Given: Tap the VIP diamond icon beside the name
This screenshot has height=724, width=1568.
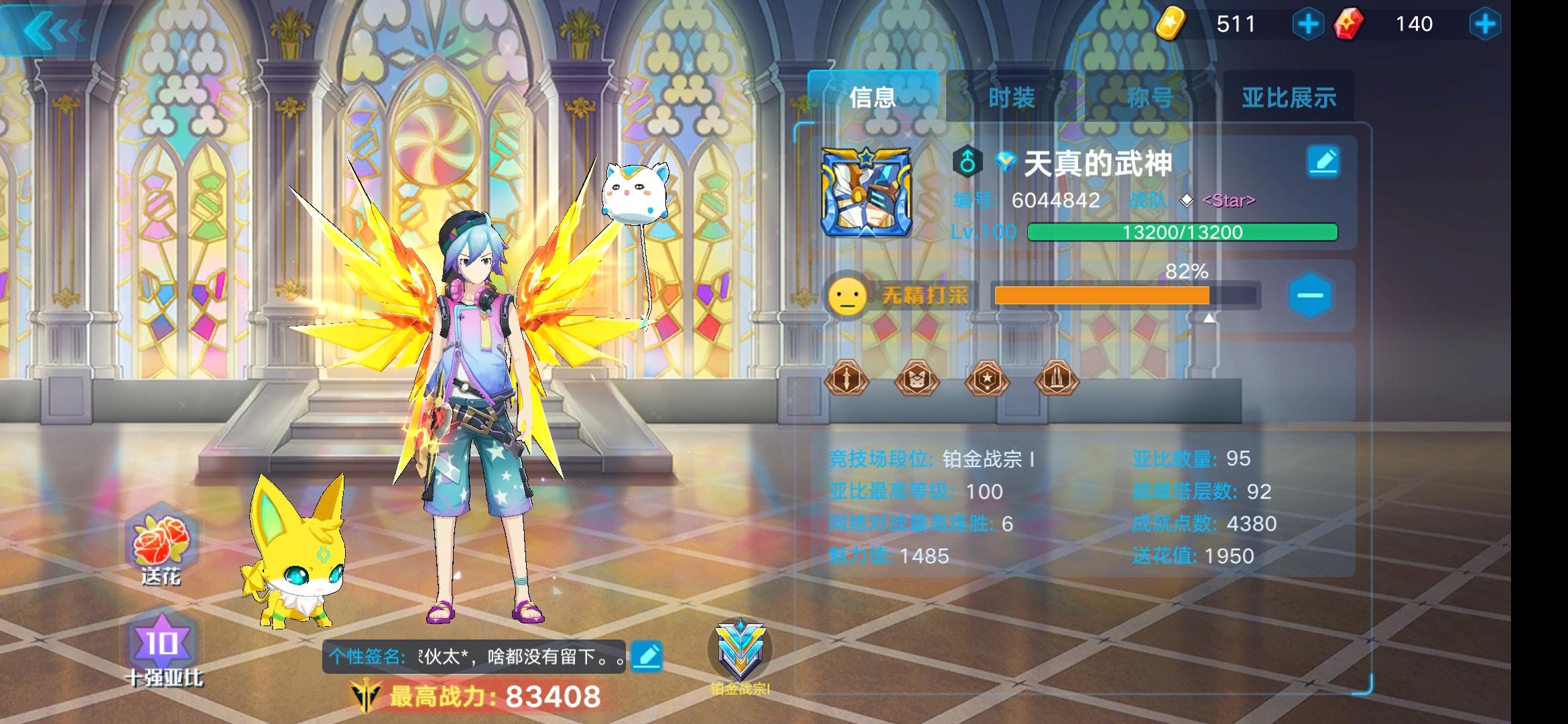Looking at the screenshot, I should (x=1005, y=160).
